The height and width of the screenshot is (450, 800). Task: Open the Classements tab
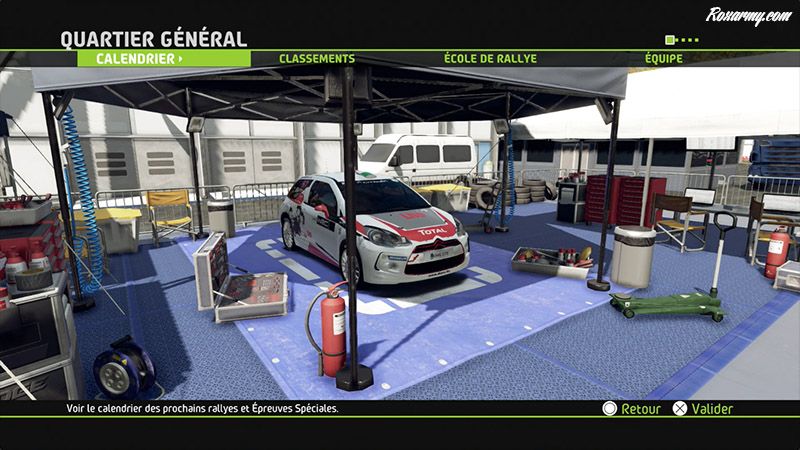[317, 59]
